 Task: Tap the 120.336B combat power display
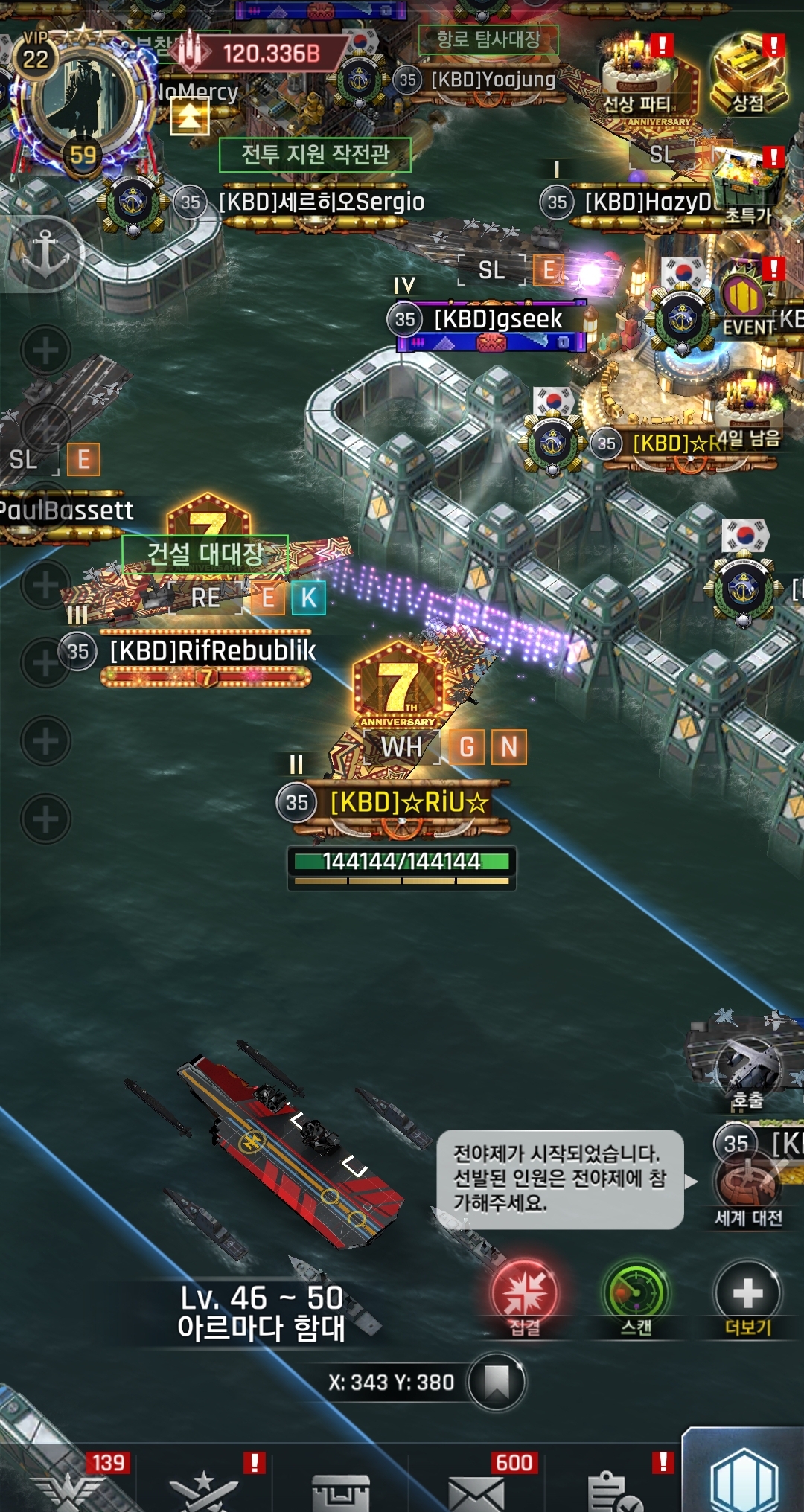tap(261, 53)
